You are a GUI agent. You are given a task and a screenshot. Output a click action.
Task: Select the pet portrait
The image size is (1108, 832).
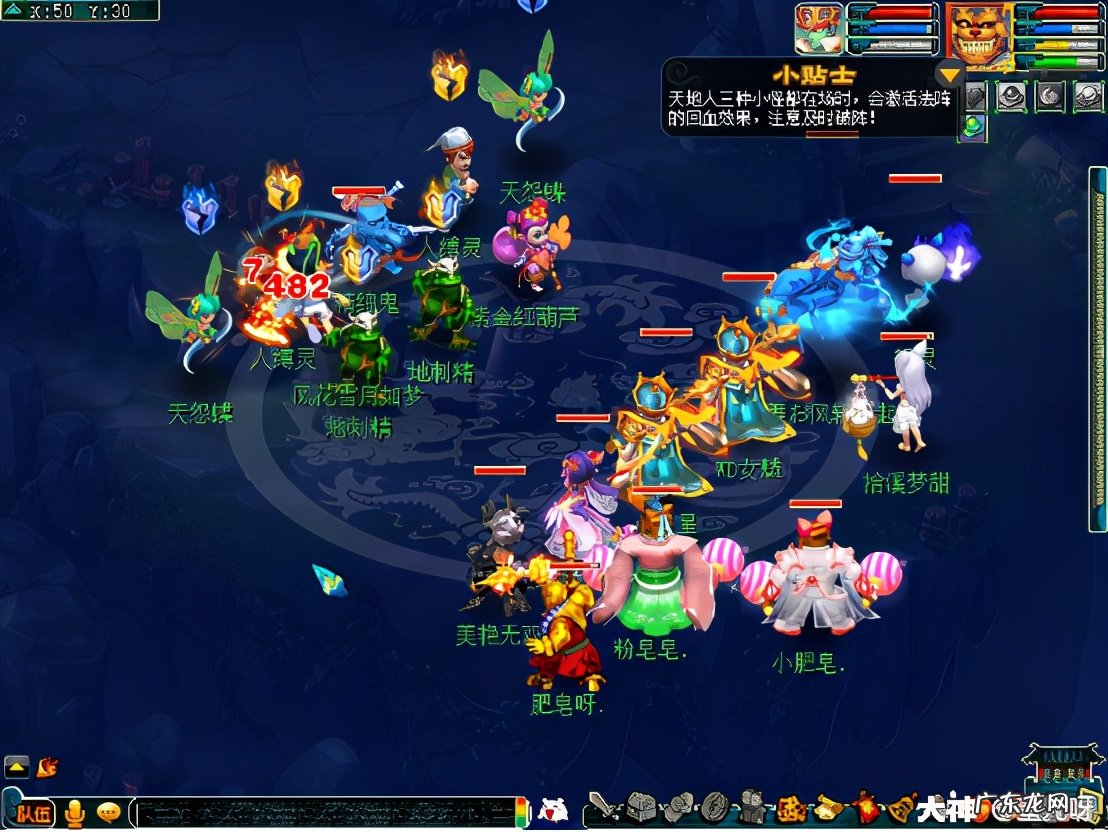coord(818,28)
